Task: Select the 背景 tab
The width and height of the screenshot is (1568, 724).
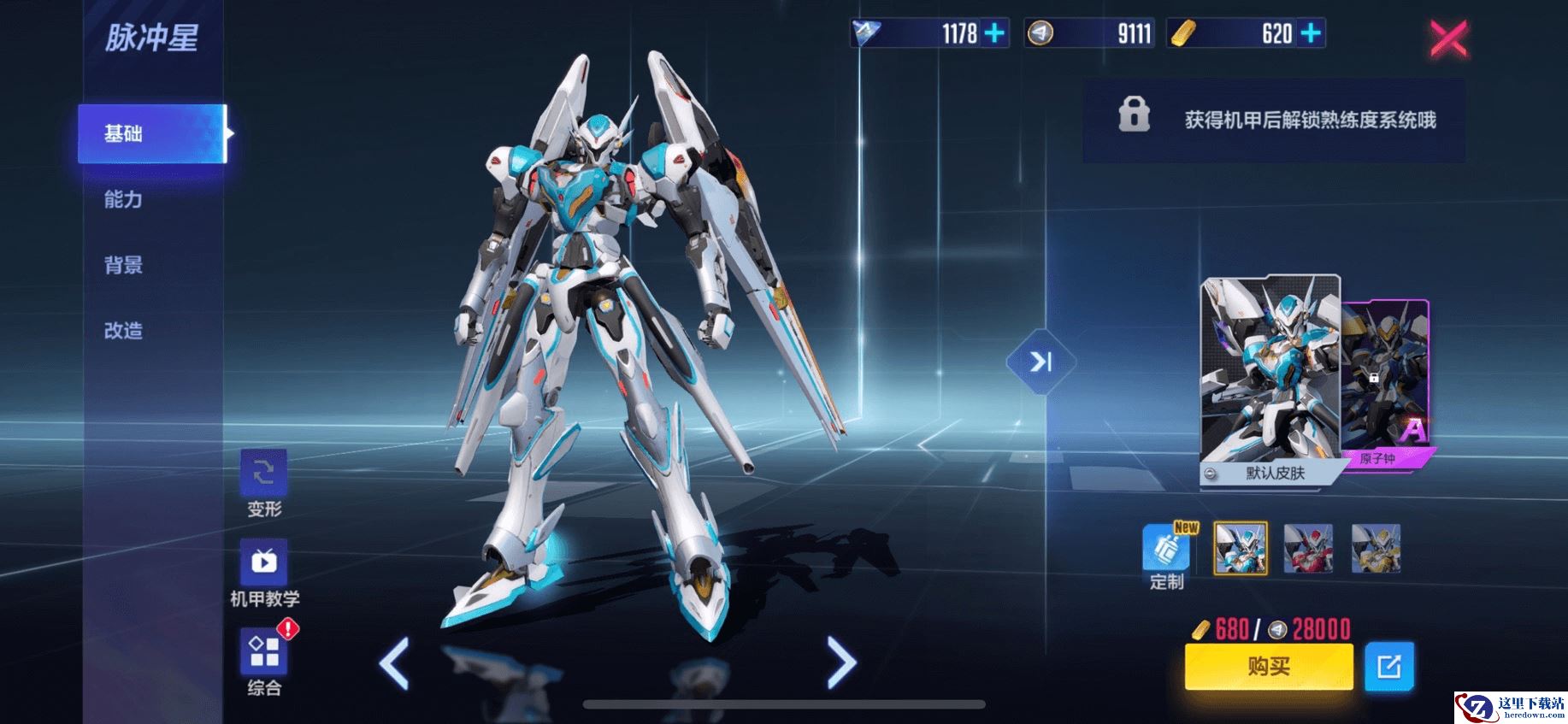Action: 124,265
